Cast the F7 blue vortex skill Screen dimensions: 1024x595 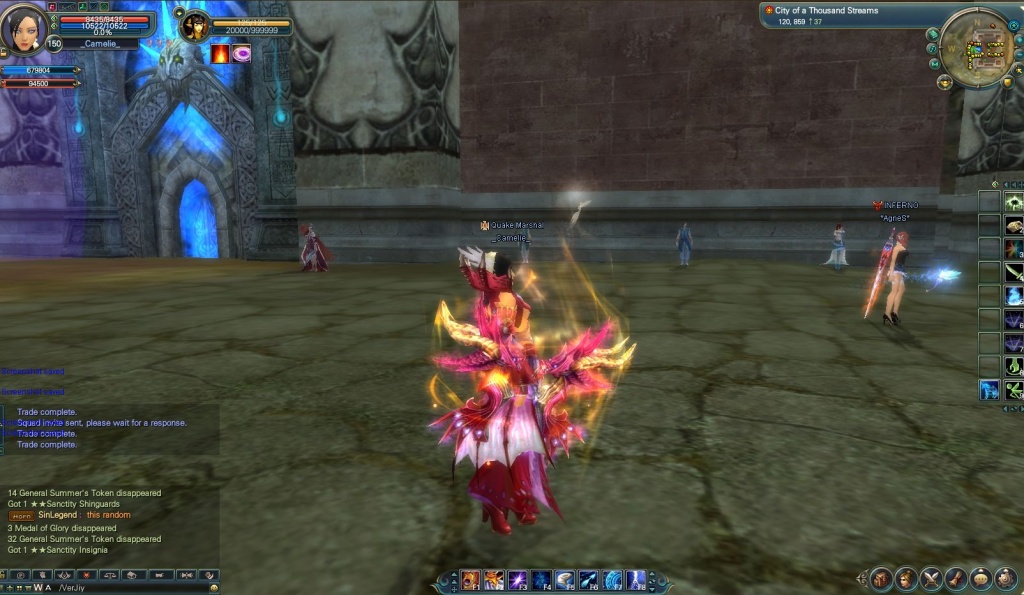click(612, 580)
